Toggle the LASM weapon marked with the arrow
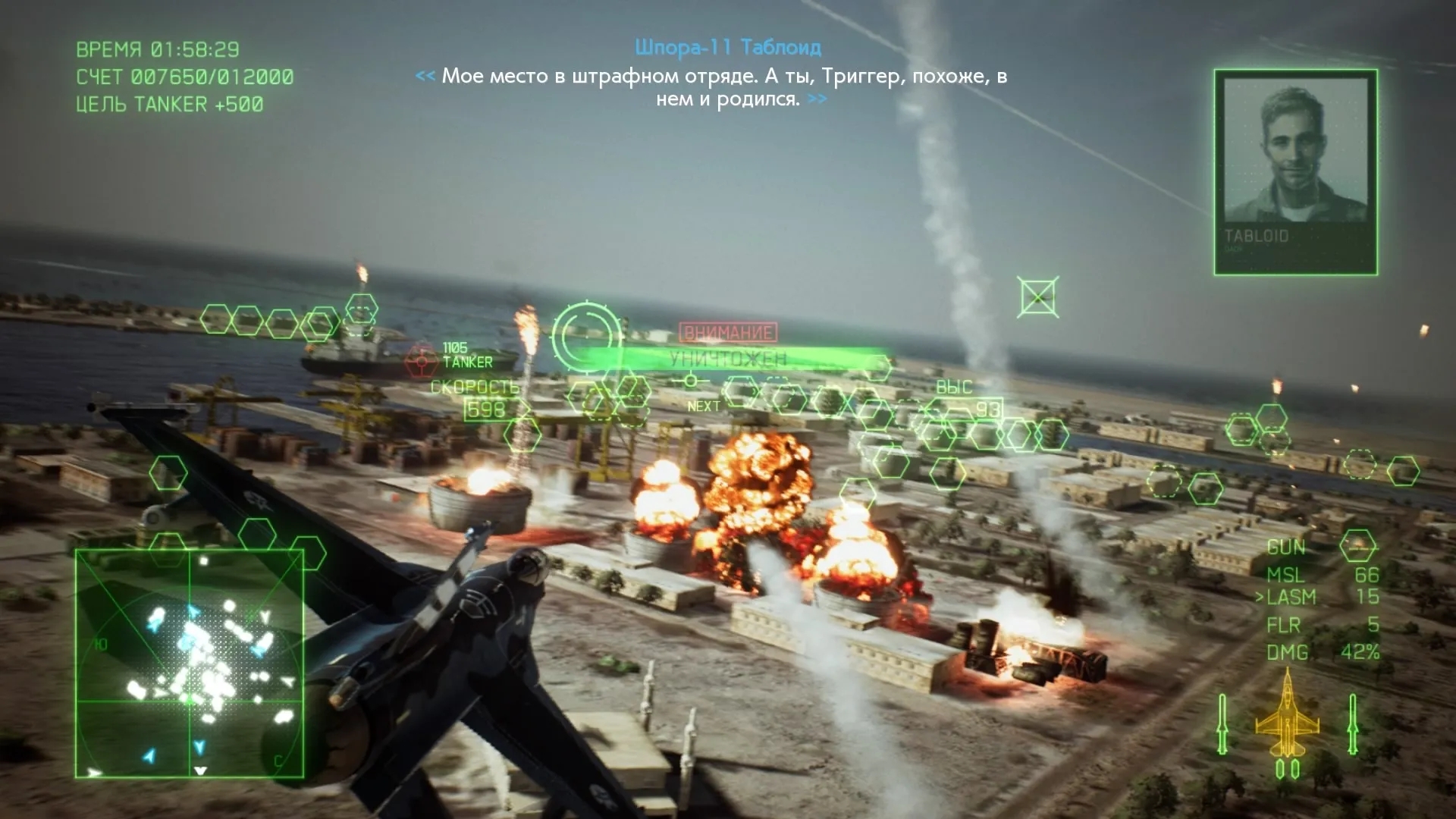The width and height of the screenshot is (1456, 819). coord(1293,597)
